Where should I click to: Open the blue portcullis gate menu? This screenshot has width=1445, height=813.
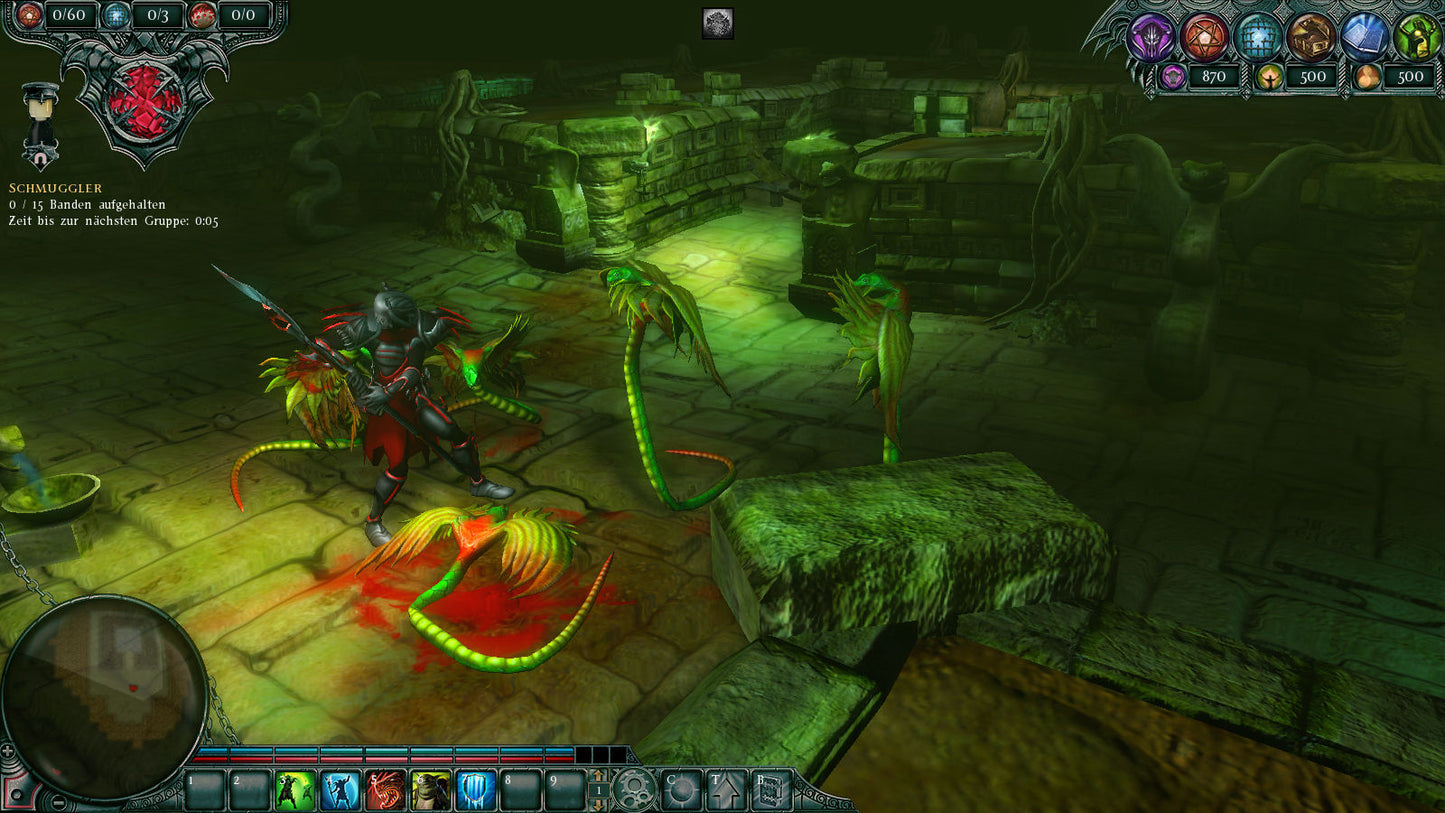point(1258,38)
